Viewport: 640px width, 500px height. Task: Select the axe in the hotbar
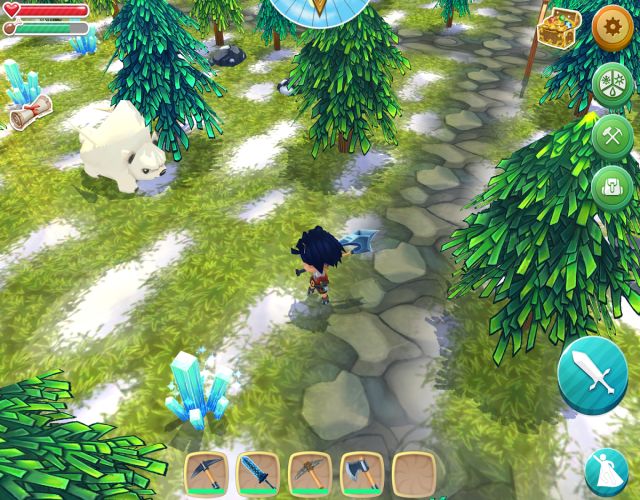pos(362,473)
